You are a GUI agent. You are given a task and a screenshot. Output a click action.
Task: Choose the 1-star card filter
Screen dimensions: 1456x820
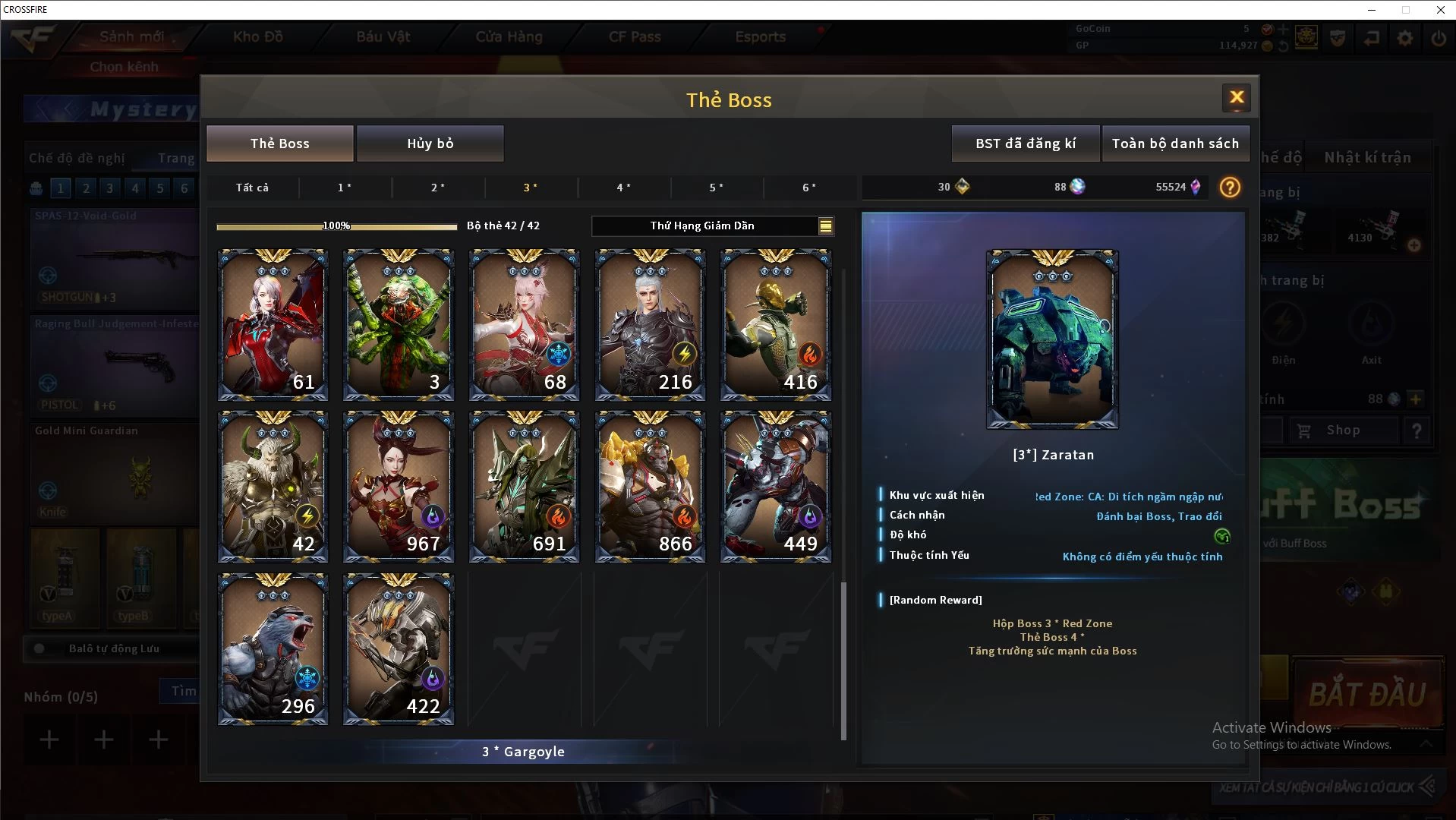click(345, 188)
